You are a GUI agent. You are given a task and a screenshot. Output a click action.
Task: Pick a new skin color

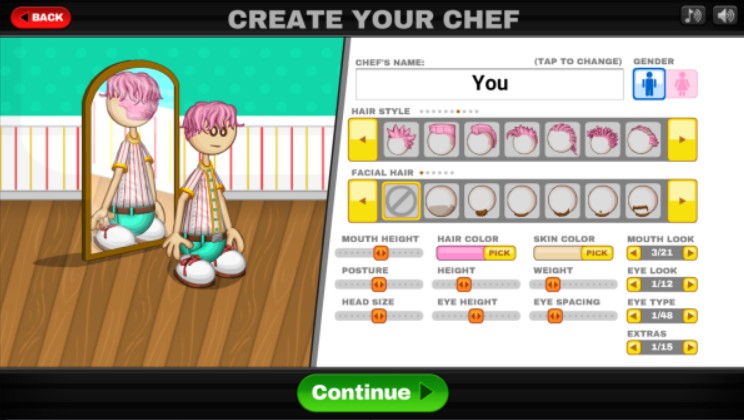(x=597, y=254)
